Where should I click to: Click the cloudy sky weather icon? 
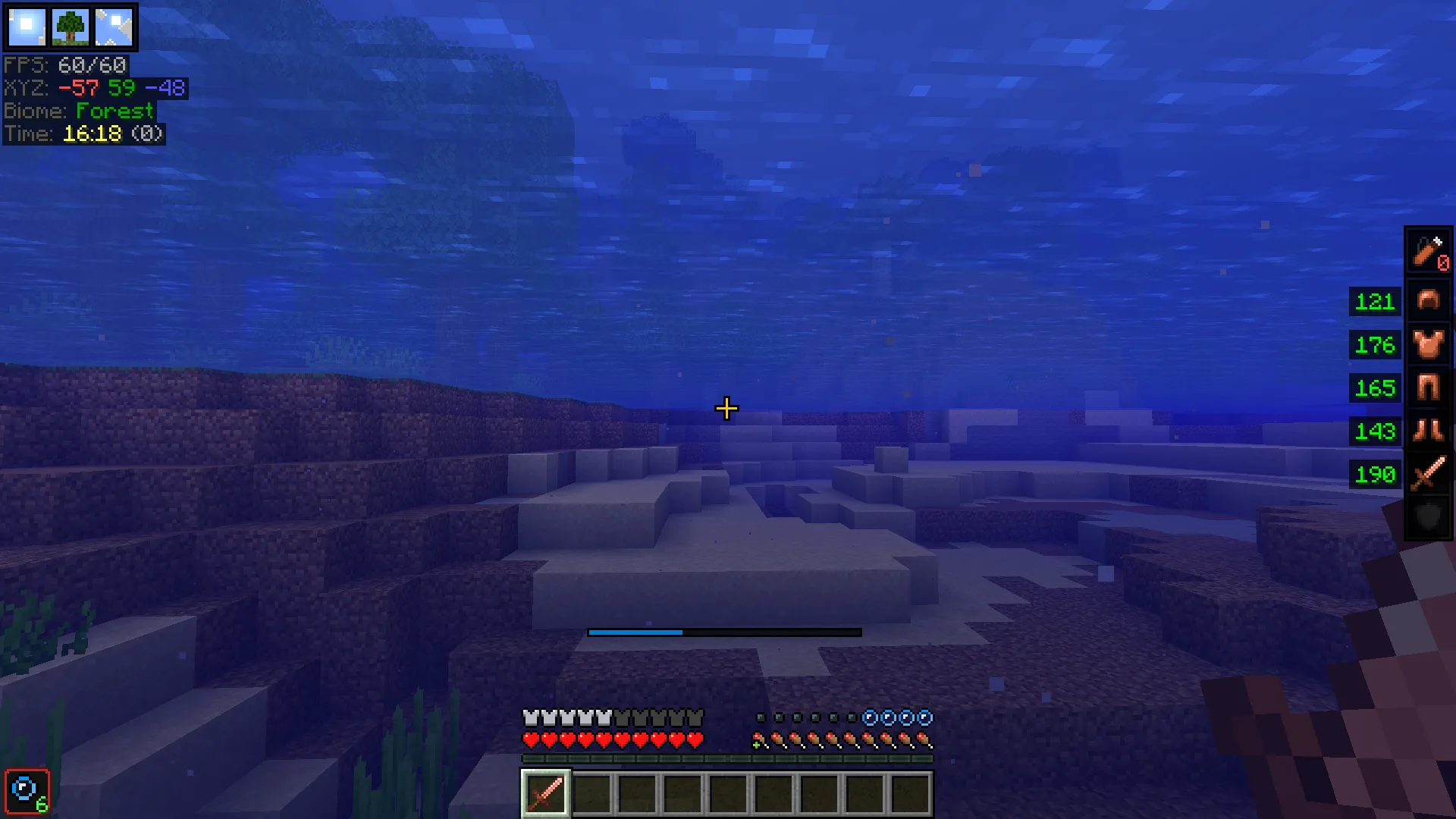click(x=114, y=27)
